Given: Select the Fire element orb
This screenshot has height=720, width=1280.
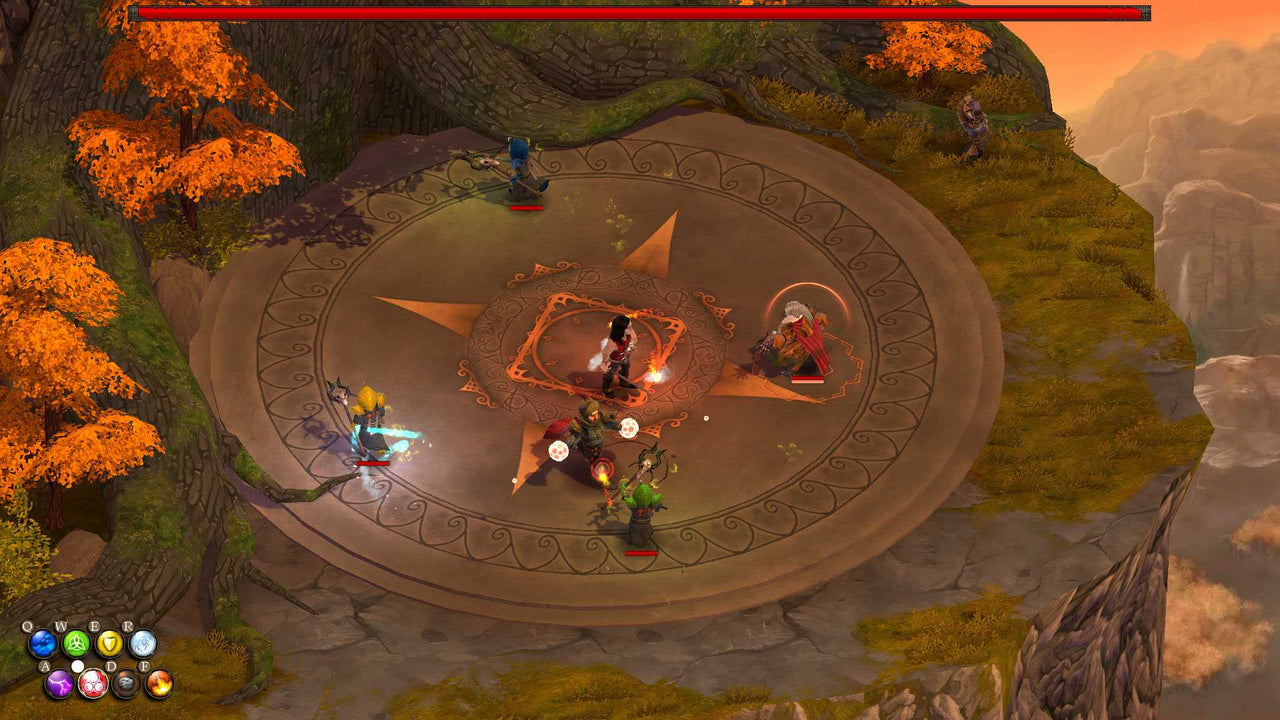Looking at the screenshot, I should [x=159, y=684].
